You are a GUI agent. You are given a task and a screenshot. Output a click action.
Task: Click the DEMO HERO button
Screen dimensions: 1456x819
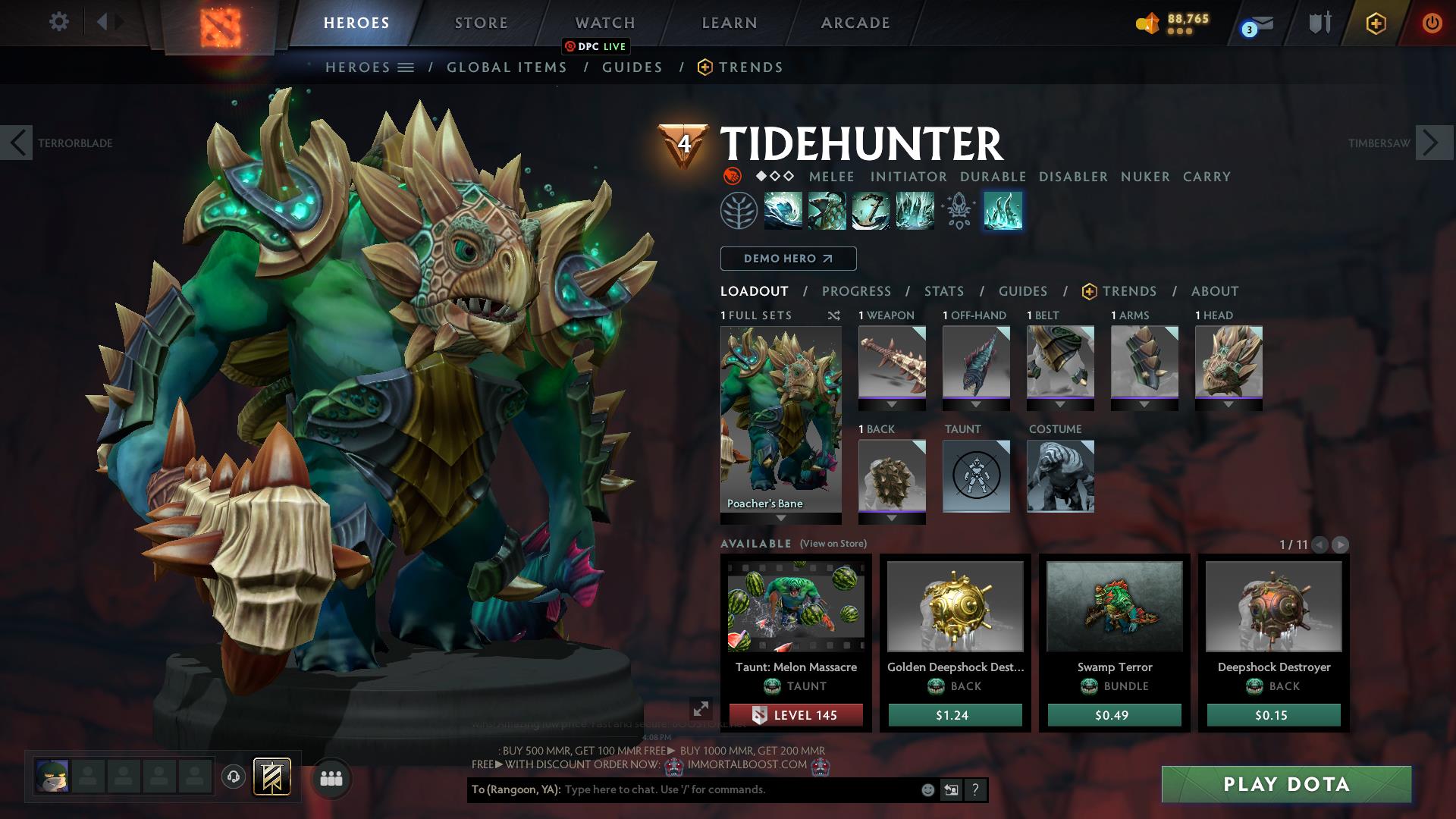787,259
